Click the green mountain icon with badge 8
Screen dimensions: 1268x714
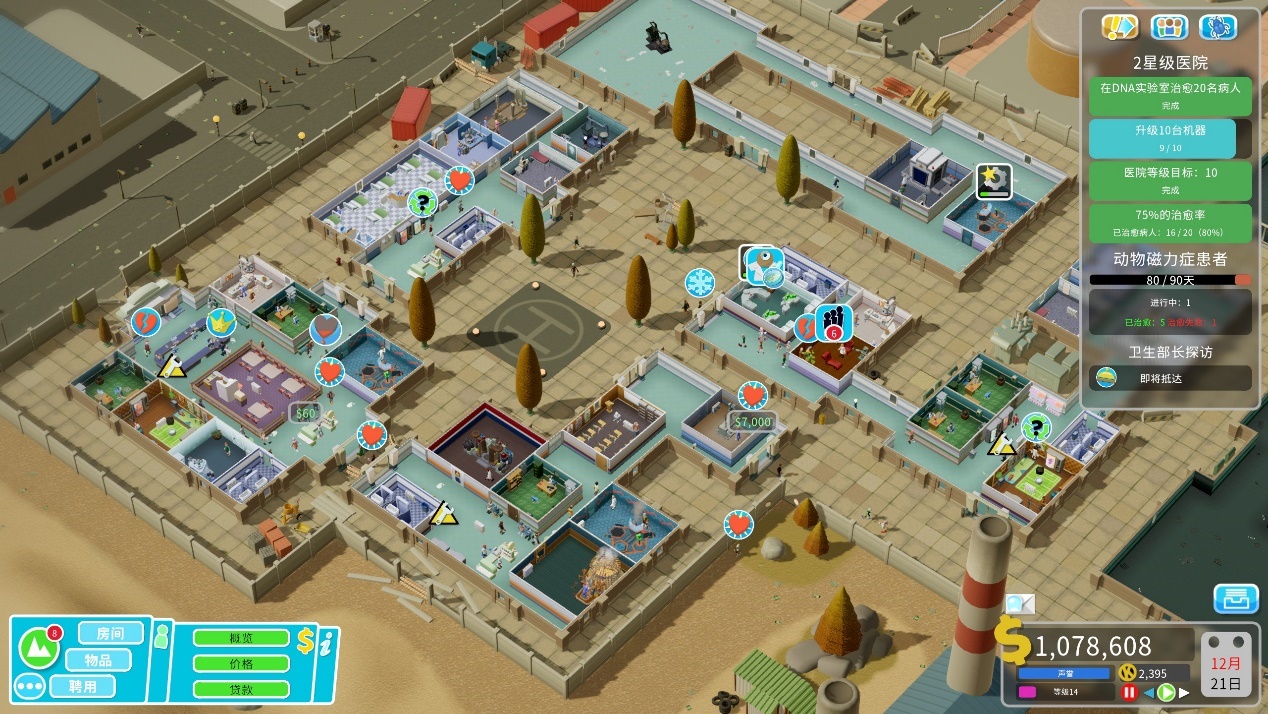tap(39, 648)
